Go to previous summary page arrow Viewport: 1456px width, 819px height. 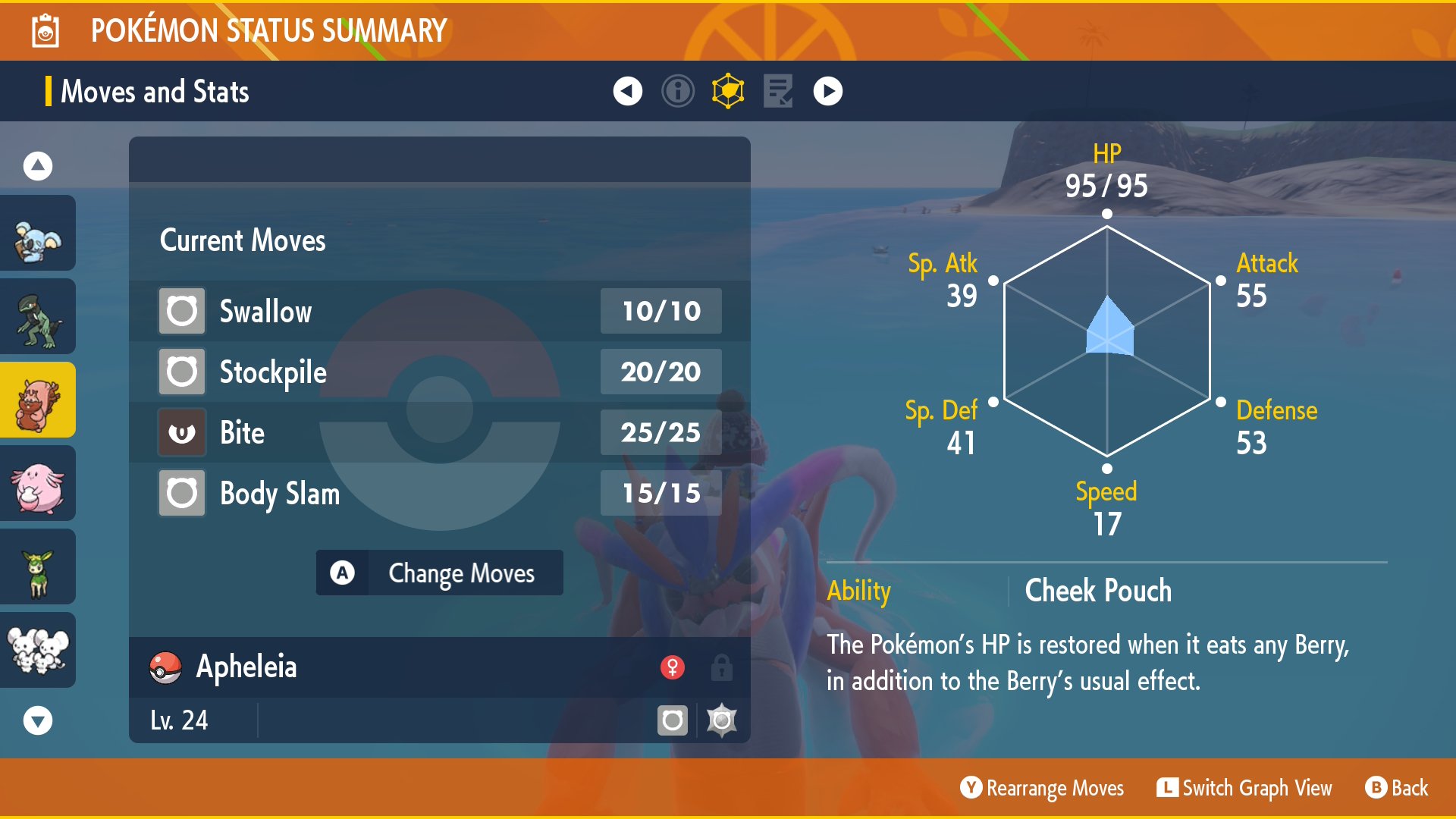627,91
